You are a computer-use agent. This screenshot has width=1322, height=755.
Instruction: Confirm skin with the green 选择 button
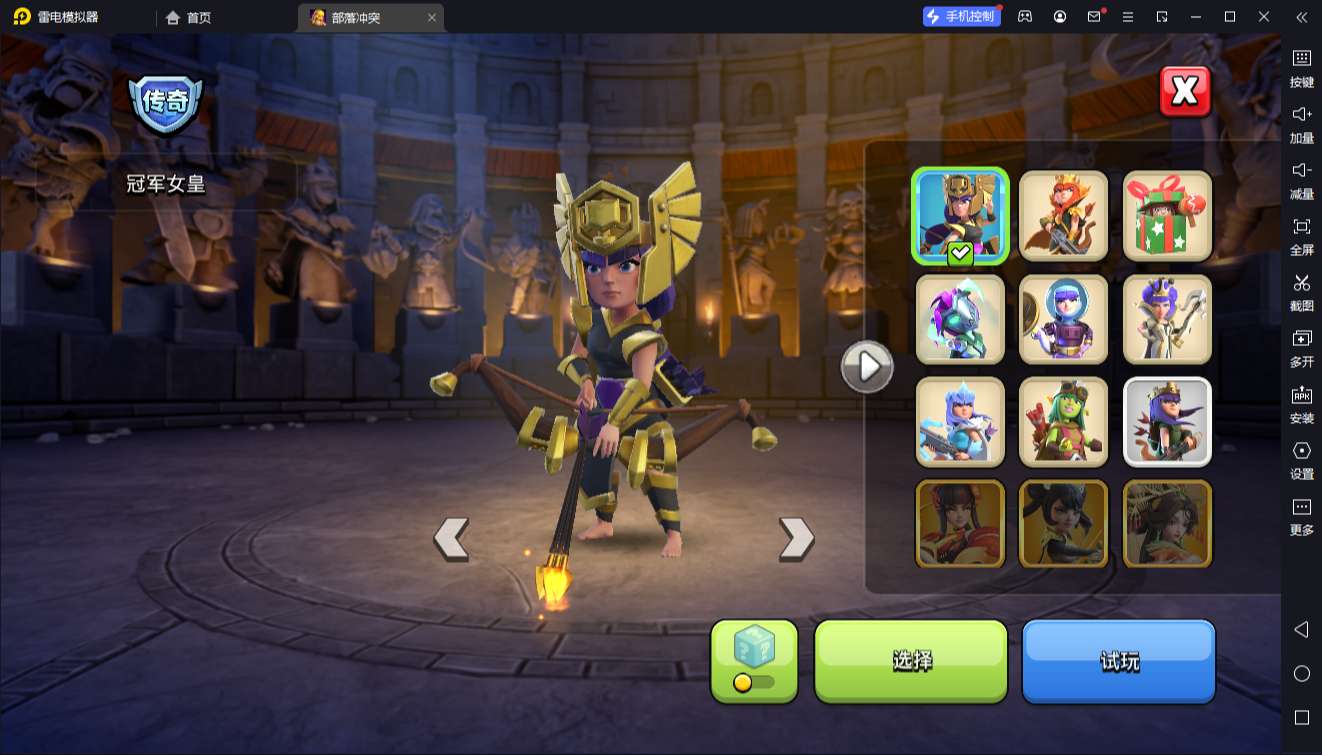click(x=911, y=661)
